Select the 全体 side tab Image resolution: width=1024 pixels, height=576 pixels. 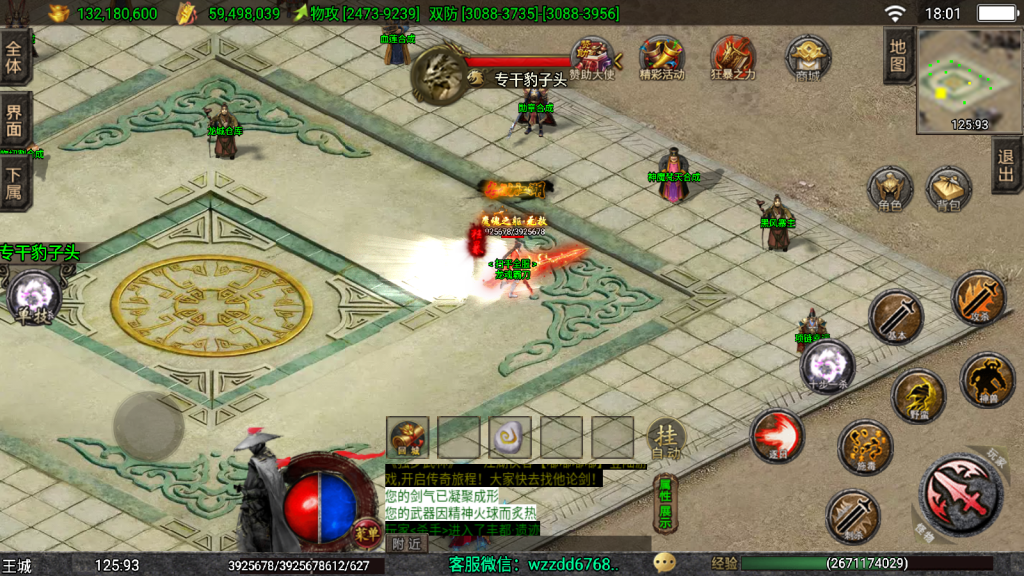tap(15, 56)
